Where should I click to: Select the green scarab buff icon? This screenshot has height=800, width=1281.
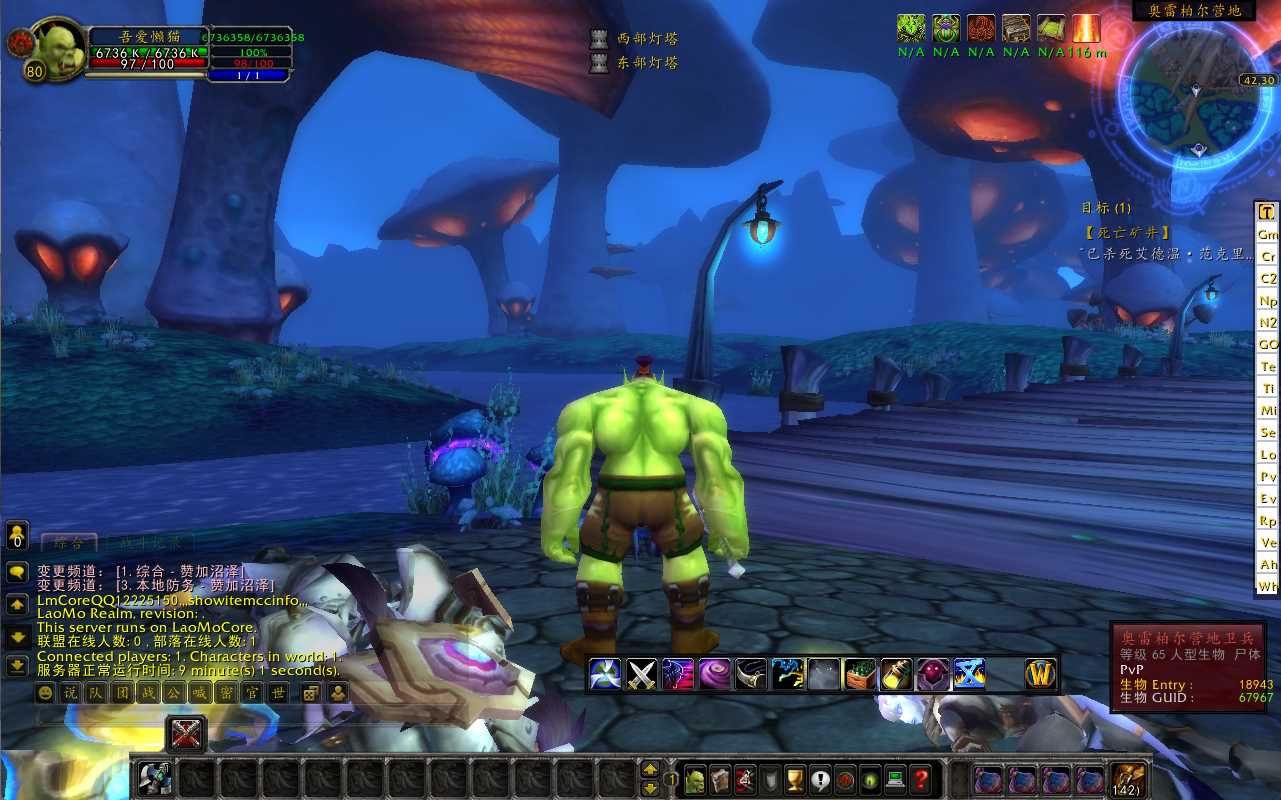(946, 28)
